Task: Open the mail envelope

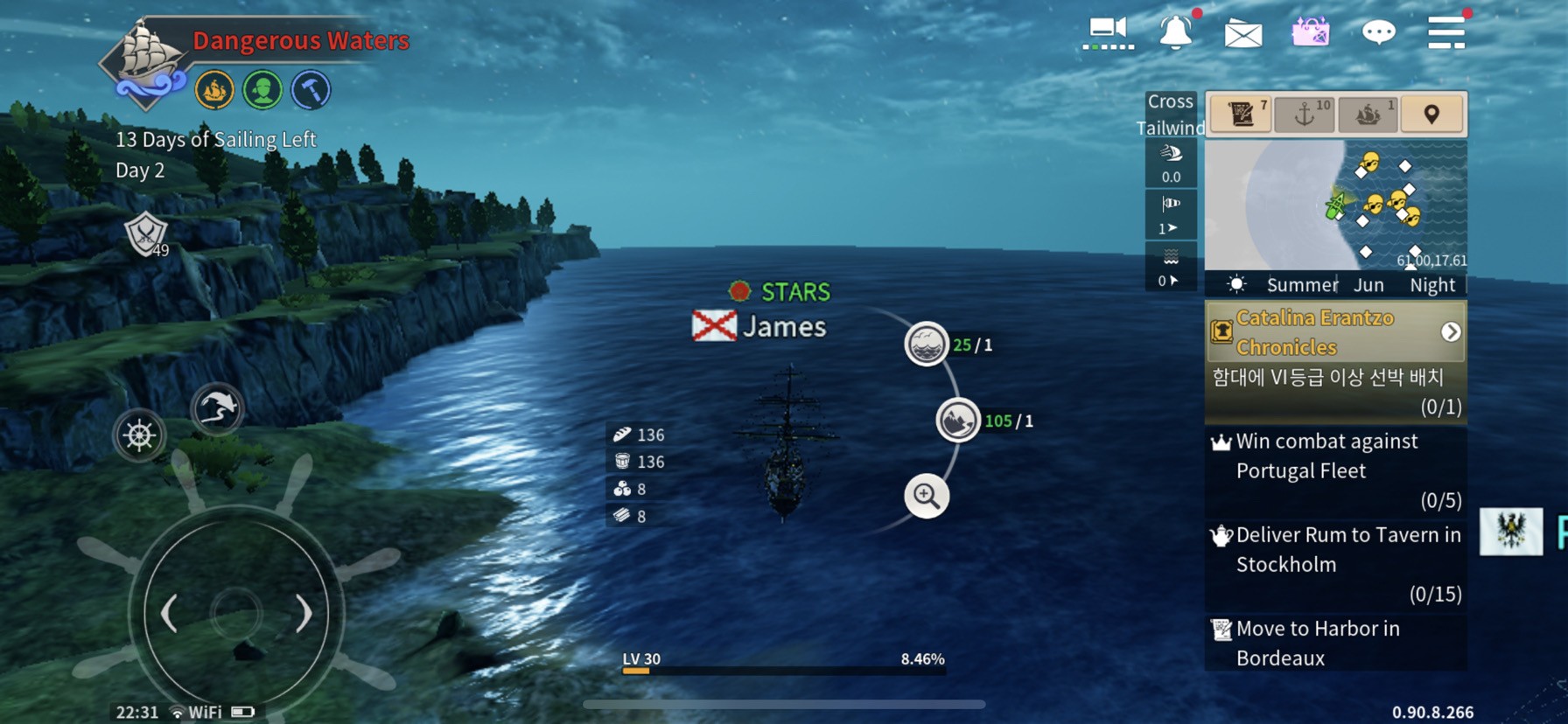Action: pos(1242,35)
